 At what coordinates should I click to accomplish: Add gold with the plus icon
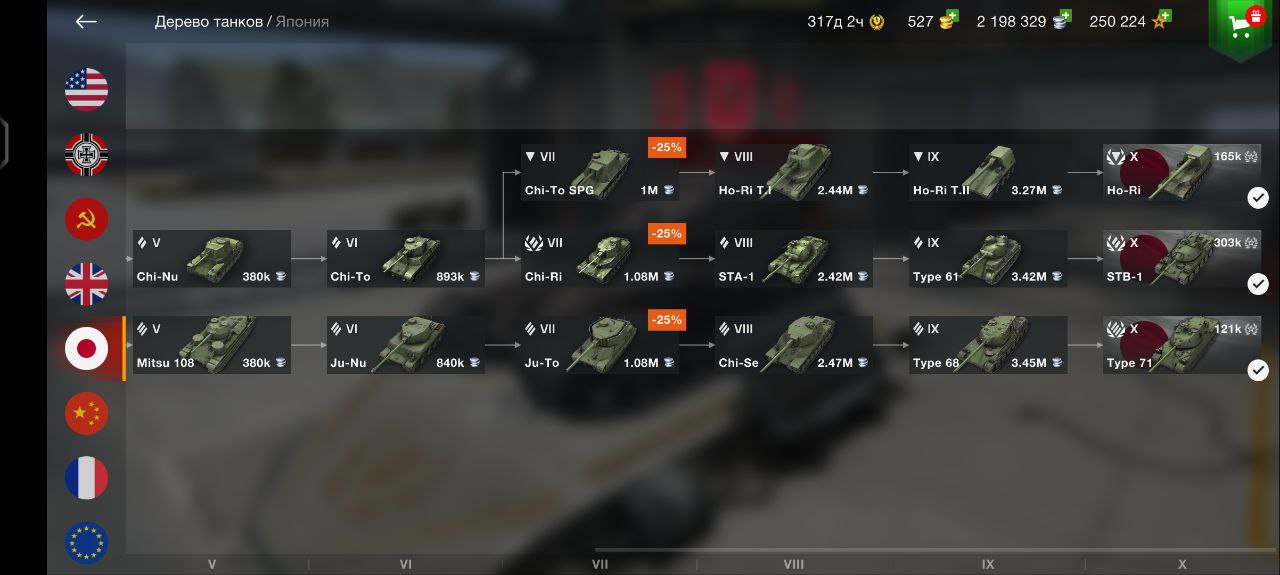pos(951,16)
